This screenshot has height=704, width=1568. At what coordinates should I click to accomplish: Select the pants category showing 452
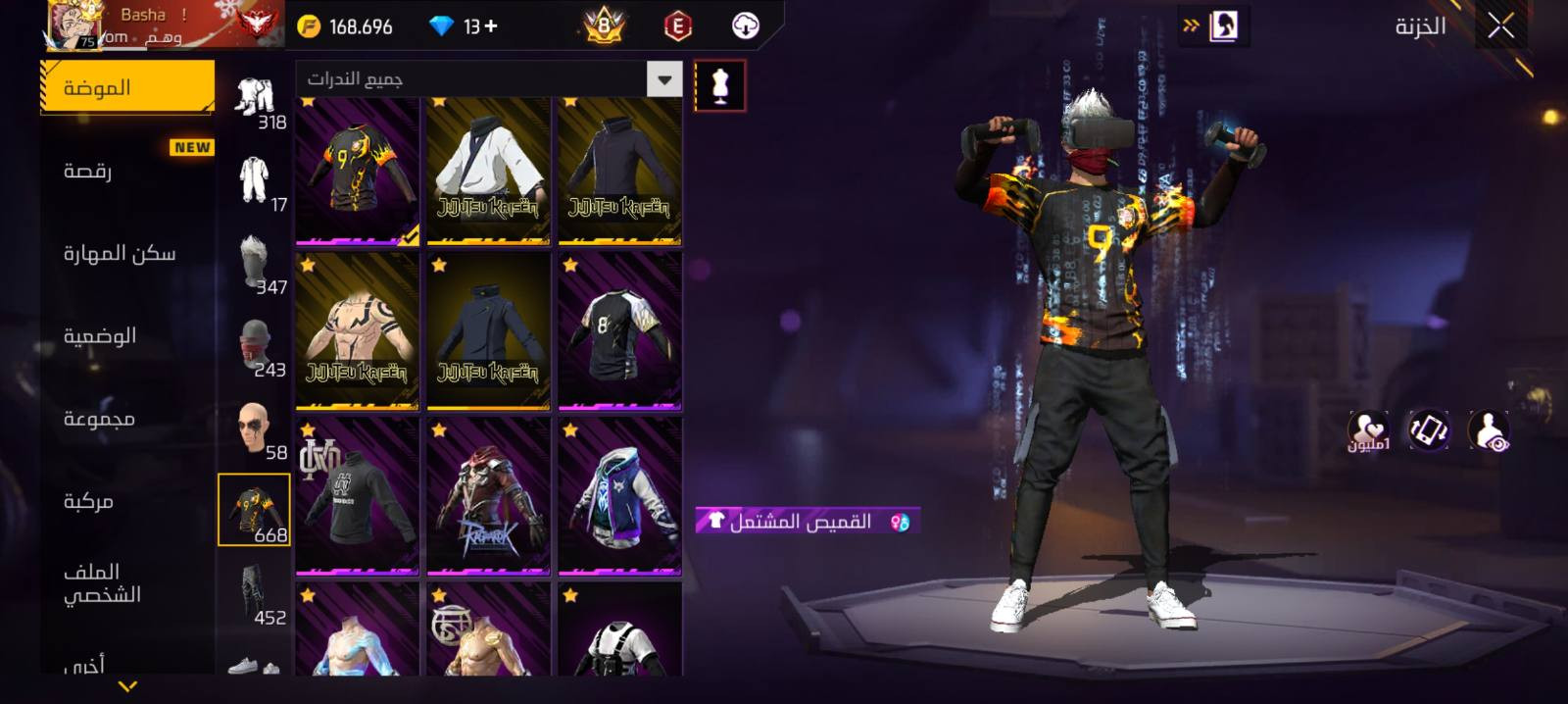[x=255, y=595]
